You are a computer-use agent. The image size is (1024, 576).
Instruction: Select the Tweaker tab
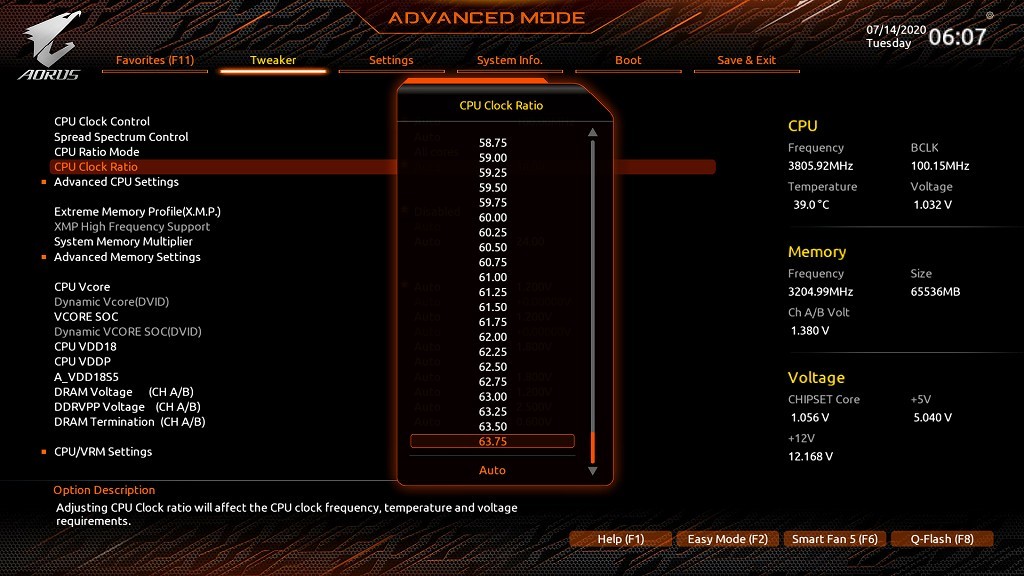(x=273, y=60)
